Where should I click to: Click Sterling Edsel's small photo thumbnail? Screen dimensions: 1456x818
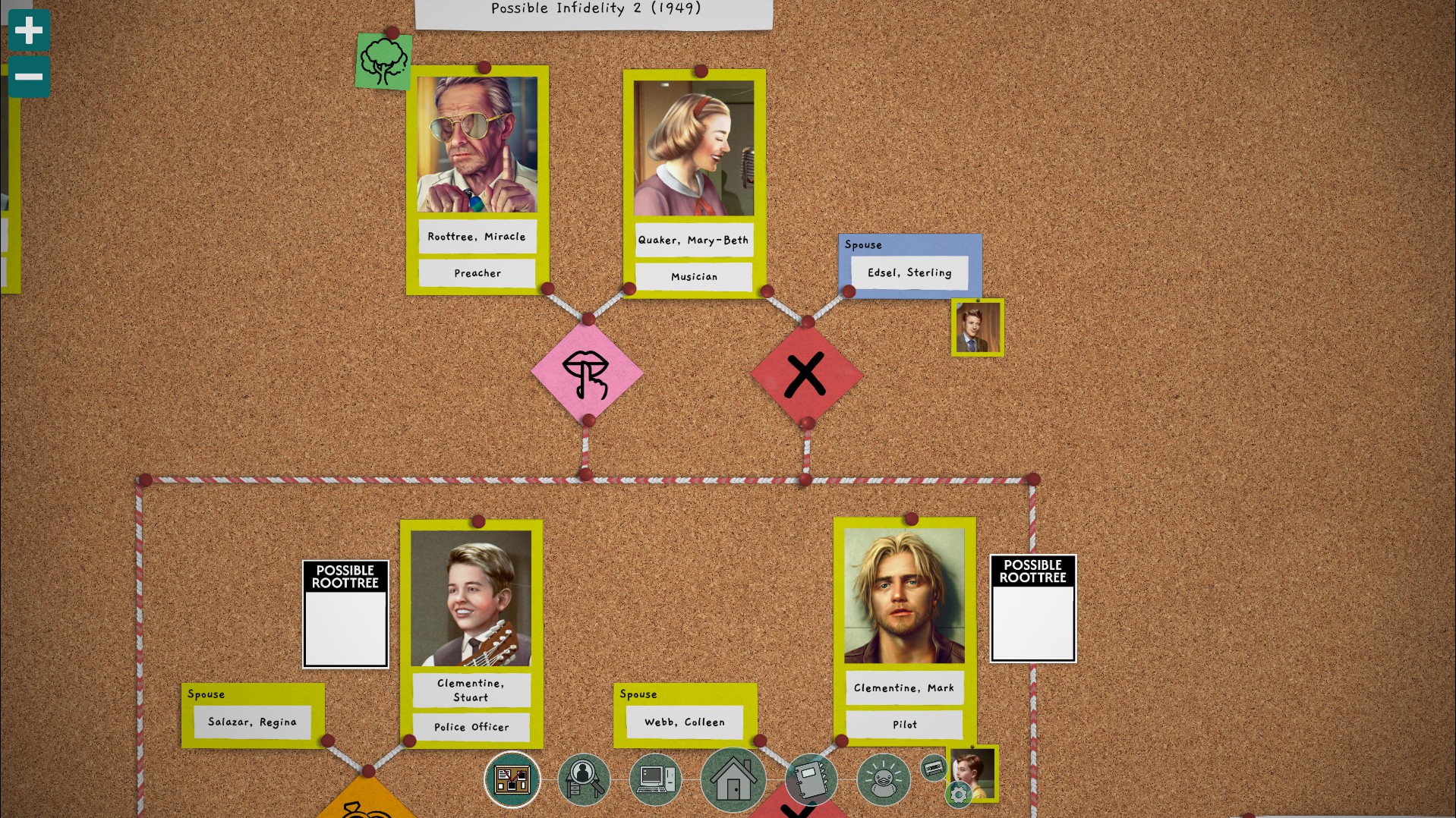tap(977, 327)
